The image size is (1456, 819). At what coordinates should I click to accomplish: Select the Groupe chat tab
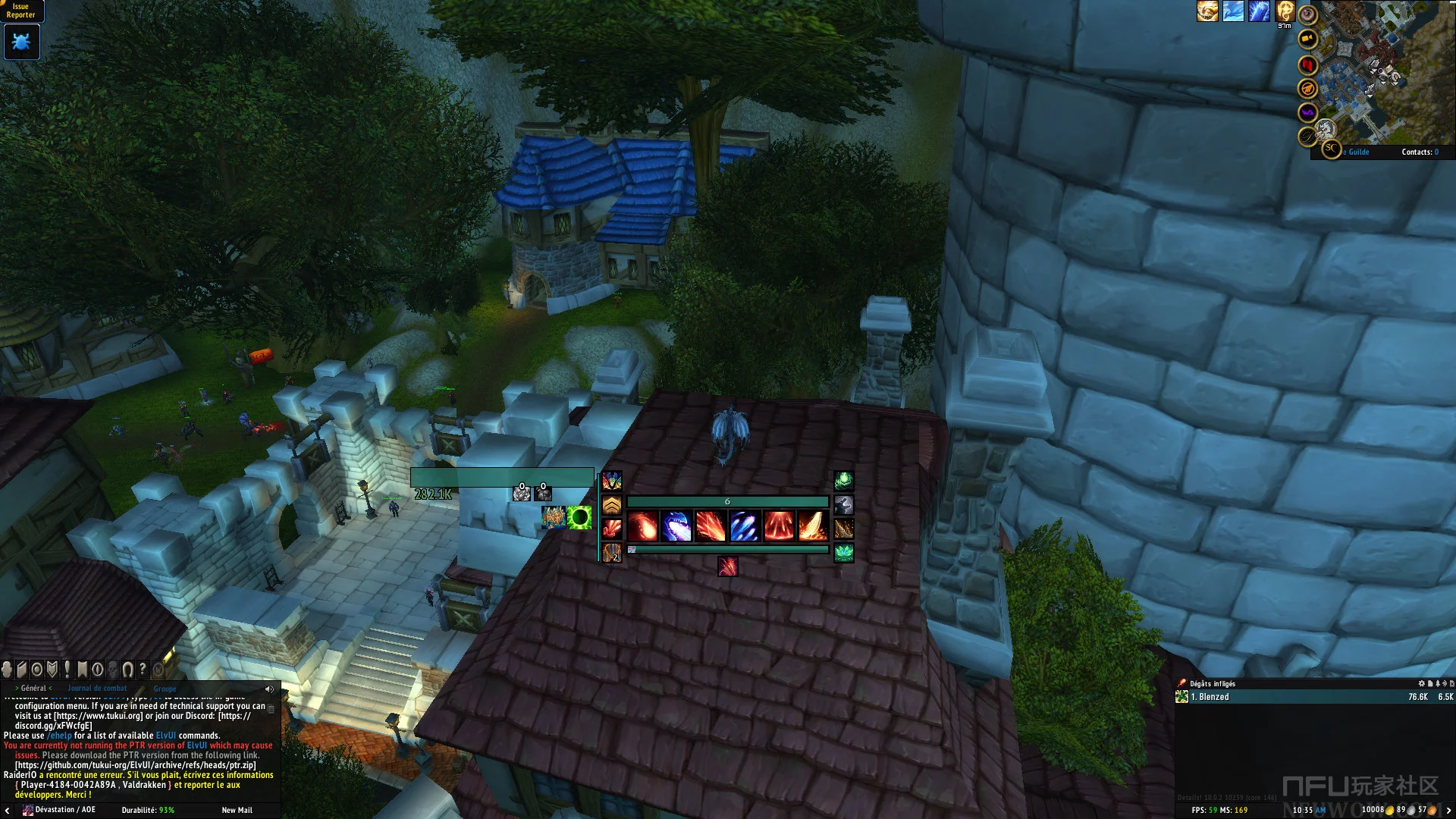pos(165,689)
